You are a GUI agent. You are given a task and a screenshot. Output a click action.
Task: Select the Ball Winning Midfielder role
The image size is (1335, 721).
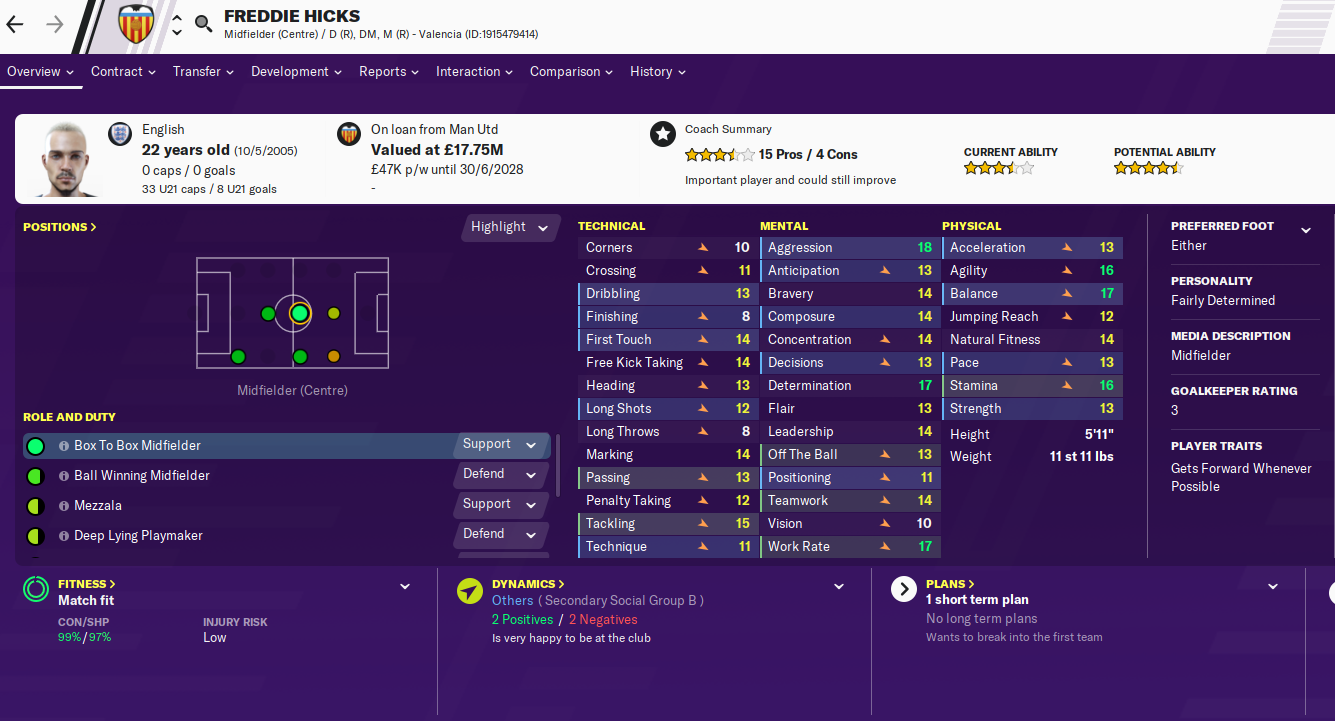[x=142, y=476]
